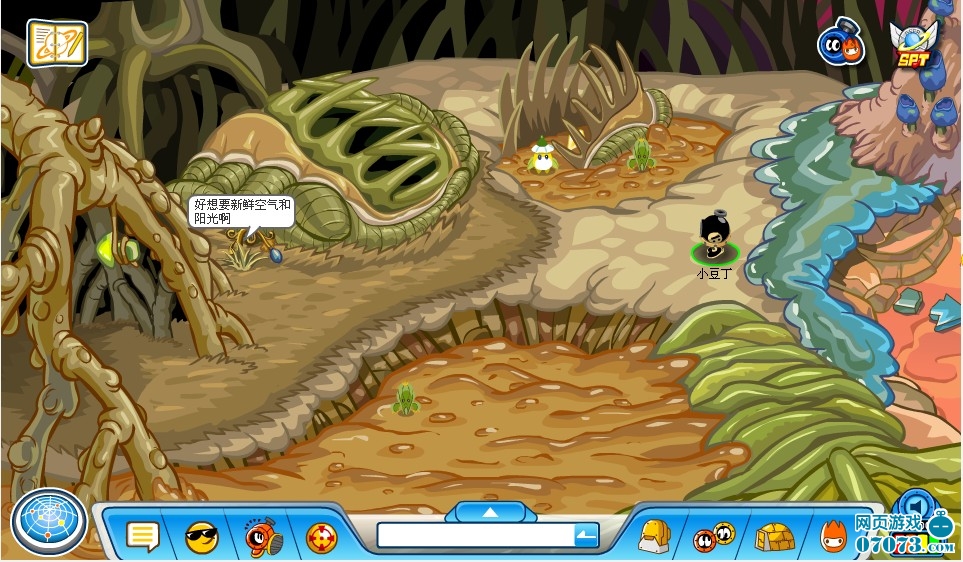Open the orange flame creature icon
The image size is (963, 562).
pos(833,537)
